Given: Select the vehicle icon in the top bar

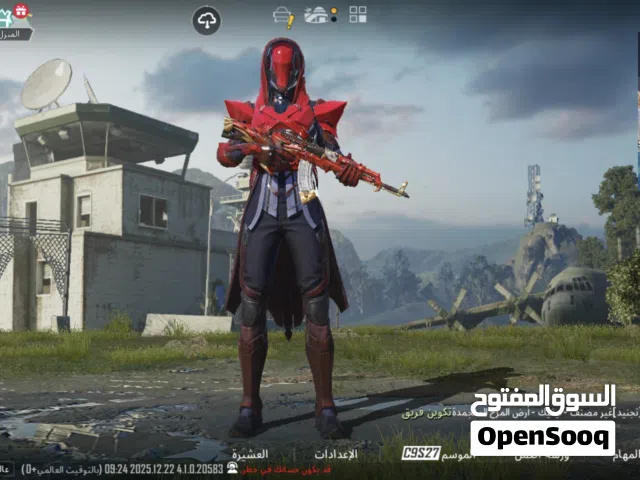Looking at the screenshot, I should [x=318, y=15].
